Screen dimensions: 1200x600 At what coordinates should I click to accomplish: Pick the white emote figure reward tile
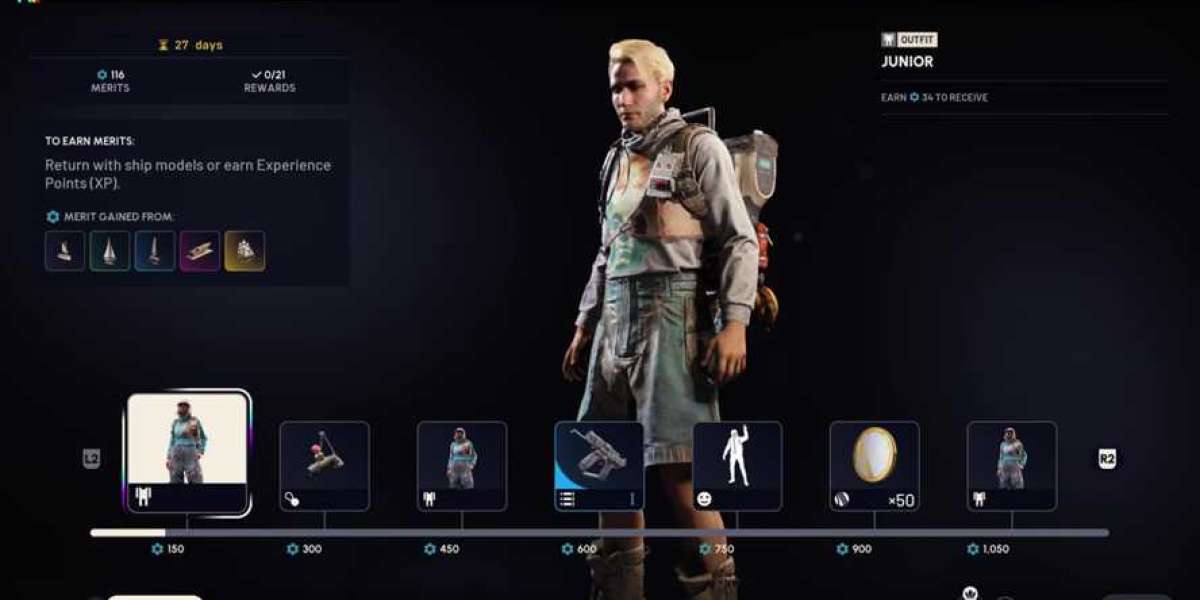(737, 465)
